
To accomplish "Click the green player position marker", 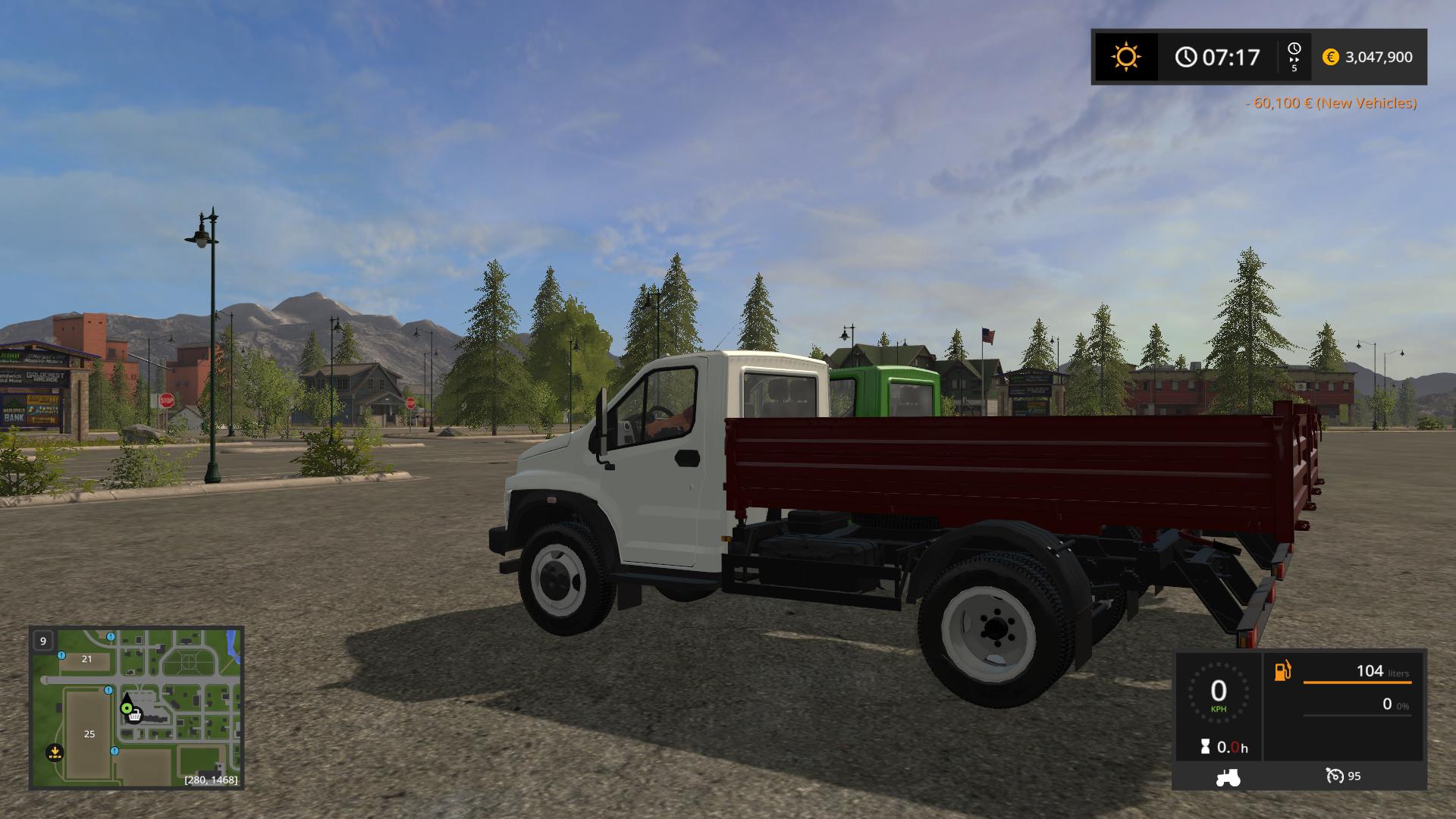I will (x=127, y=708).
